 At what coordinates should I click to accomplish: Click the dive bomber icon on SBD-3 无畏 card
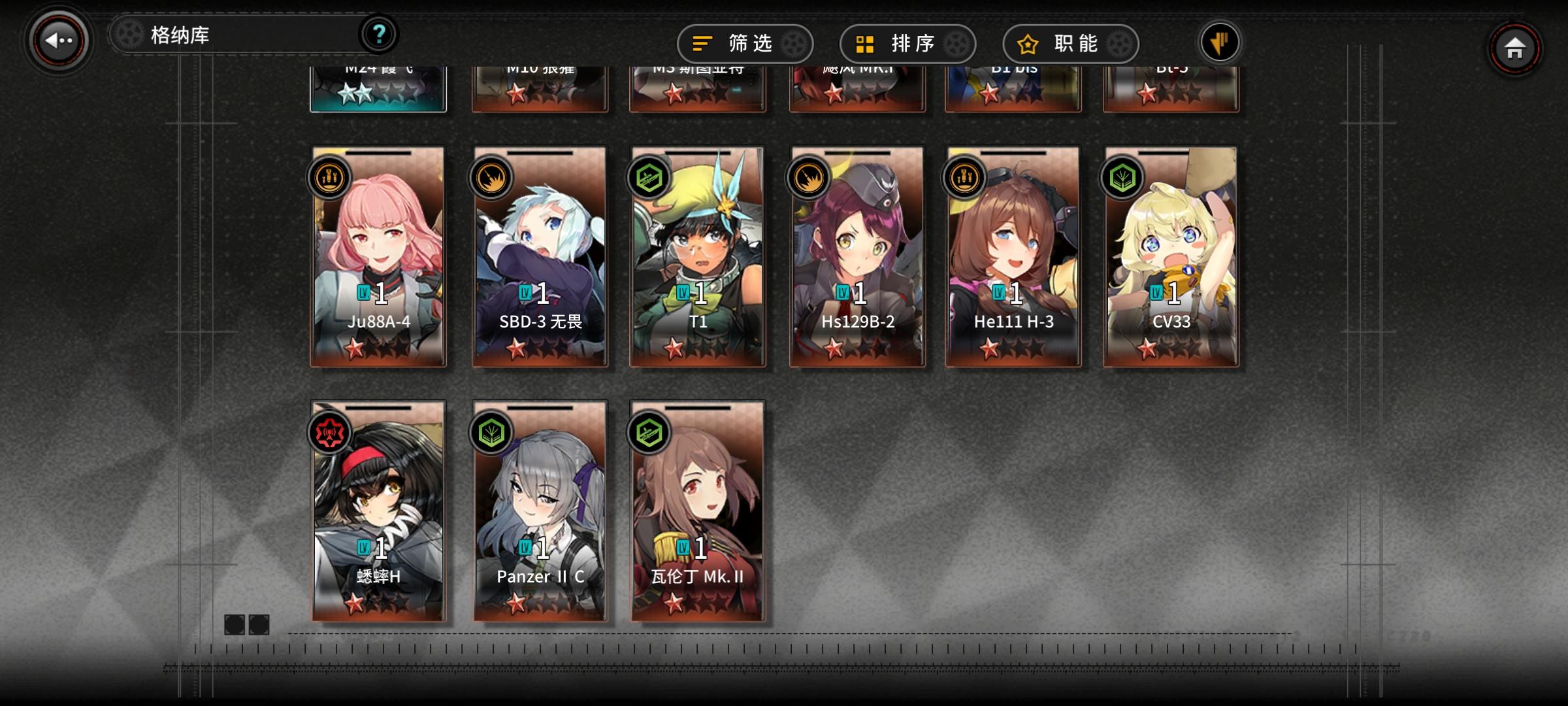coord(491,178)
